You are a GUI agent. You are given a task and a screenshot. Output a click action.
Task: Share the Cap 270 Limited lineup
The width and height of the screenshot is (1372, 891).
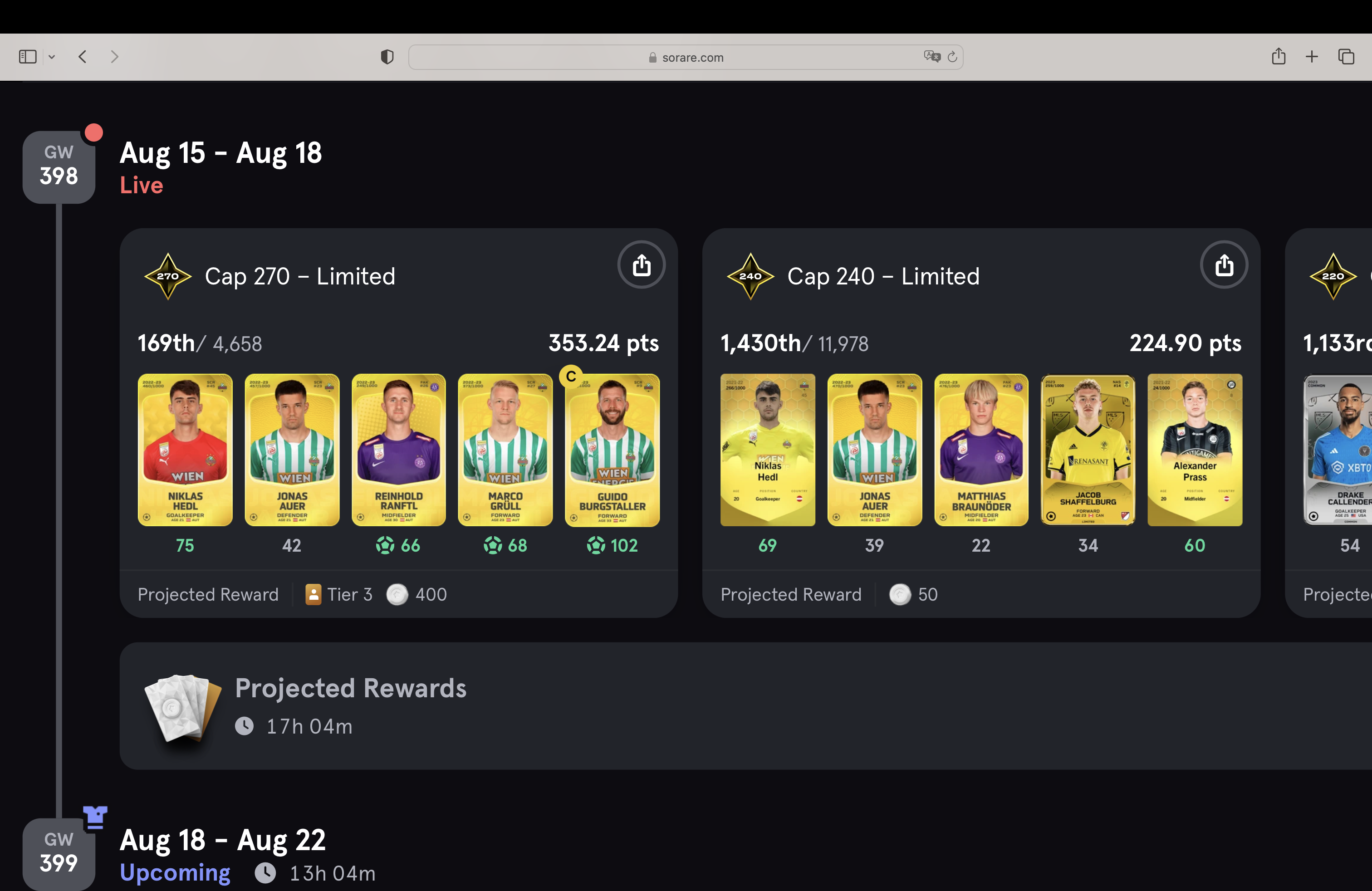pyautogui.click(x=641, y=265)
